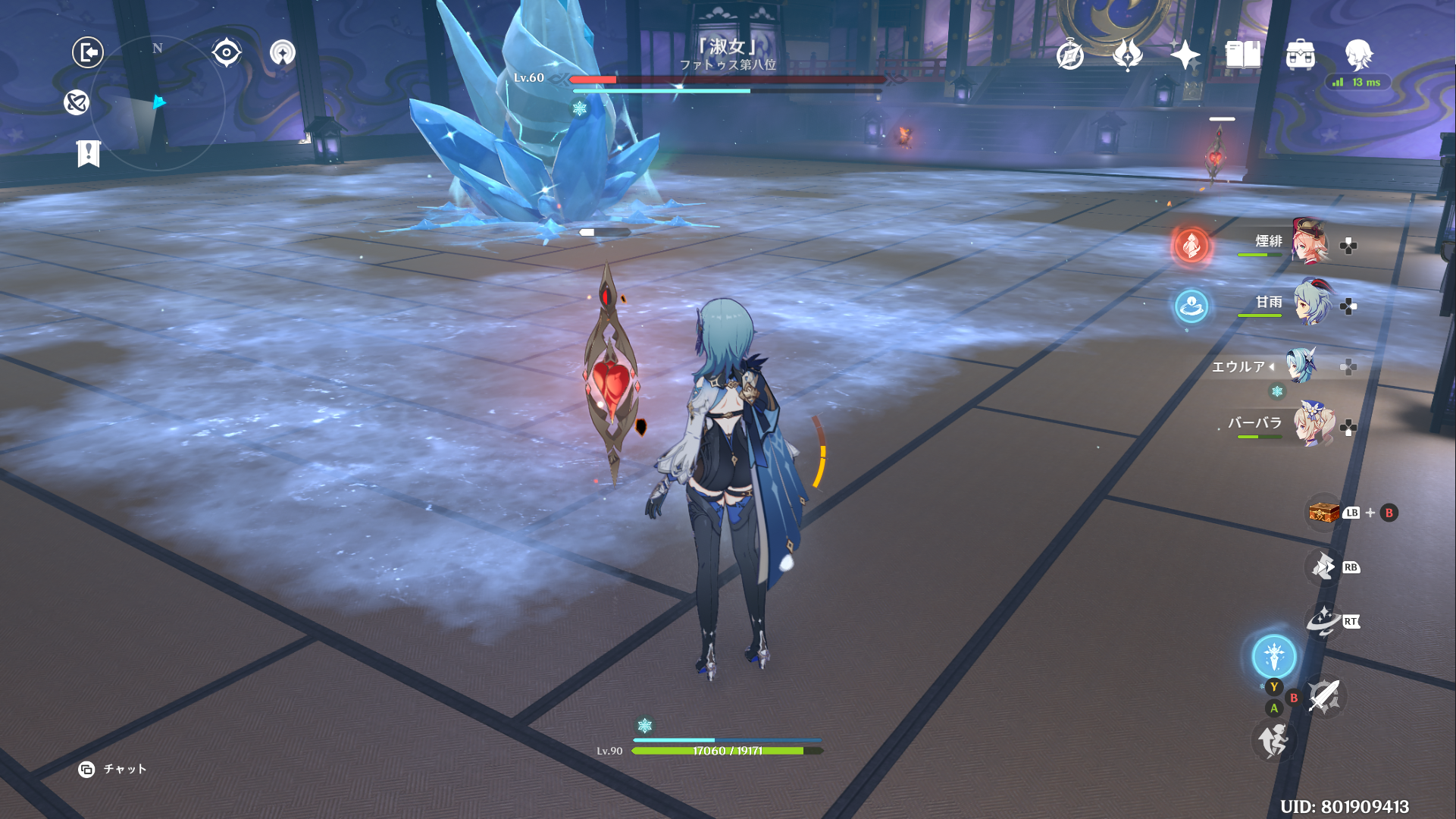Switch to party member 甘雨
Viewport: 1456px width, 819px height.
1311,303
